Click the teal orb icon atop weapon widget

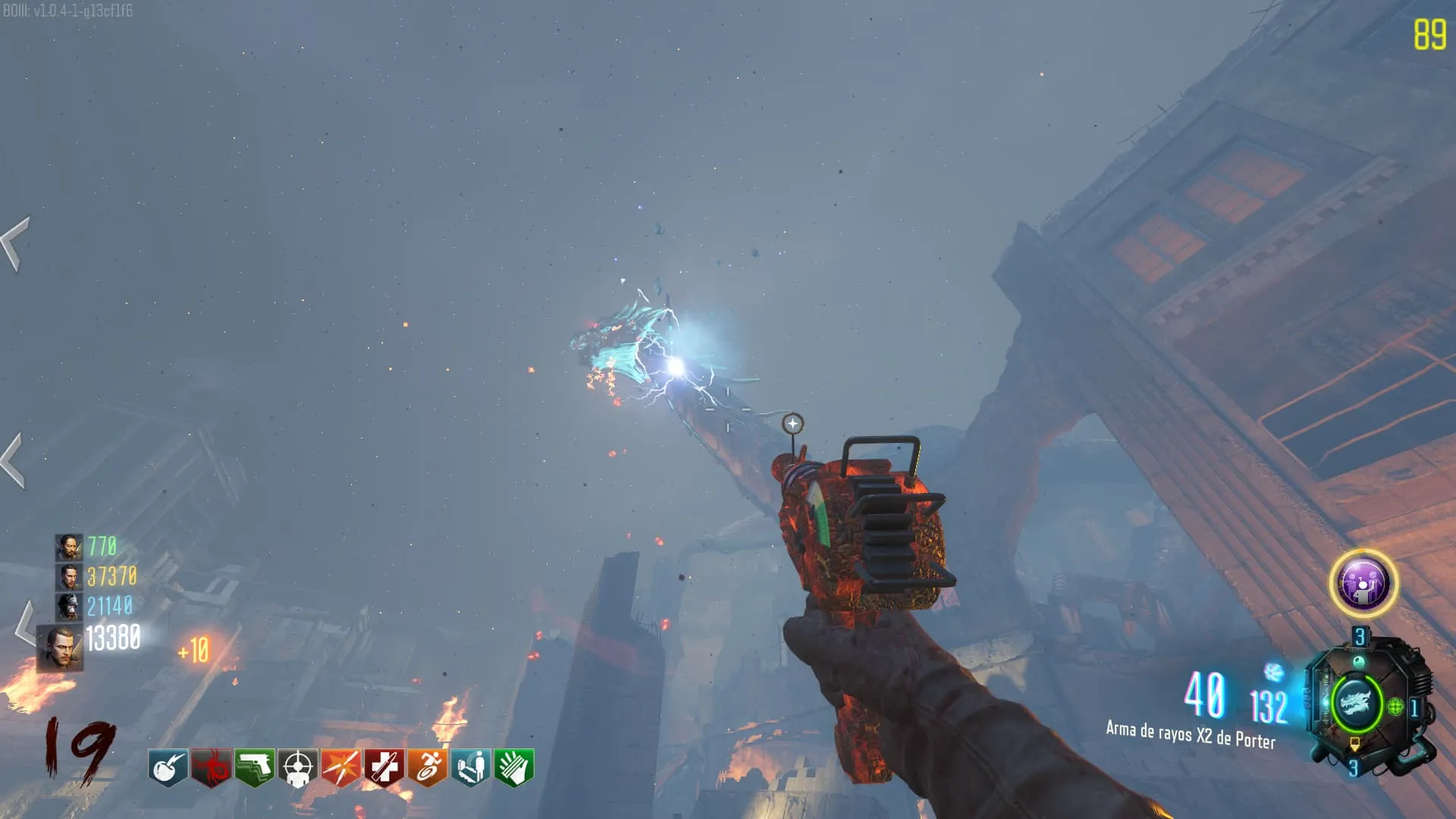pos(1358,663)
